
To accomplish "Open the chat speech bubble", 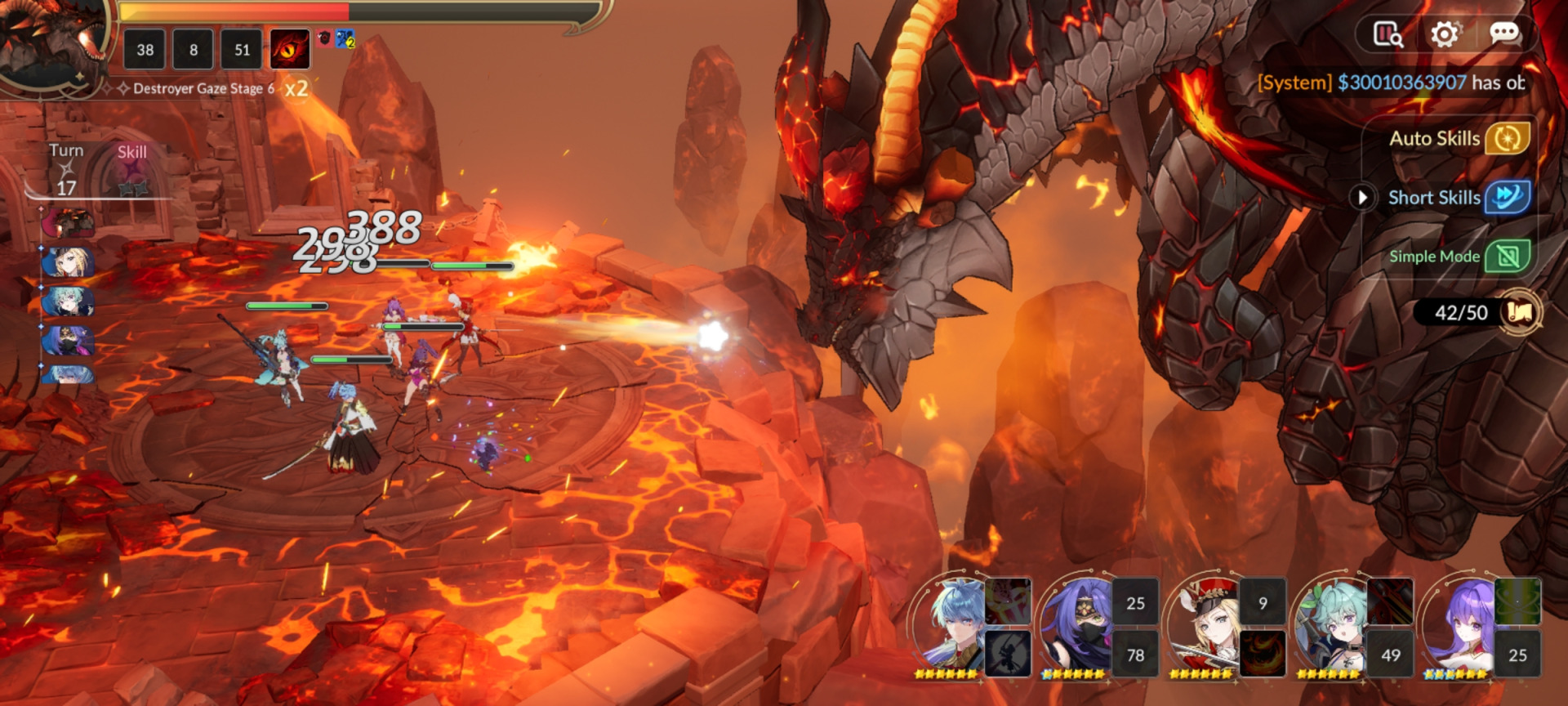I will tap(1503, 34).
